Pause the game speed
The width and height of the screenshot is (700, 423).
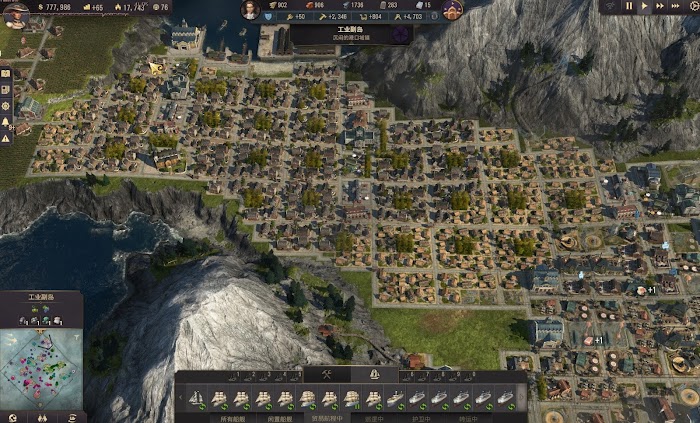tap(630, 6)
